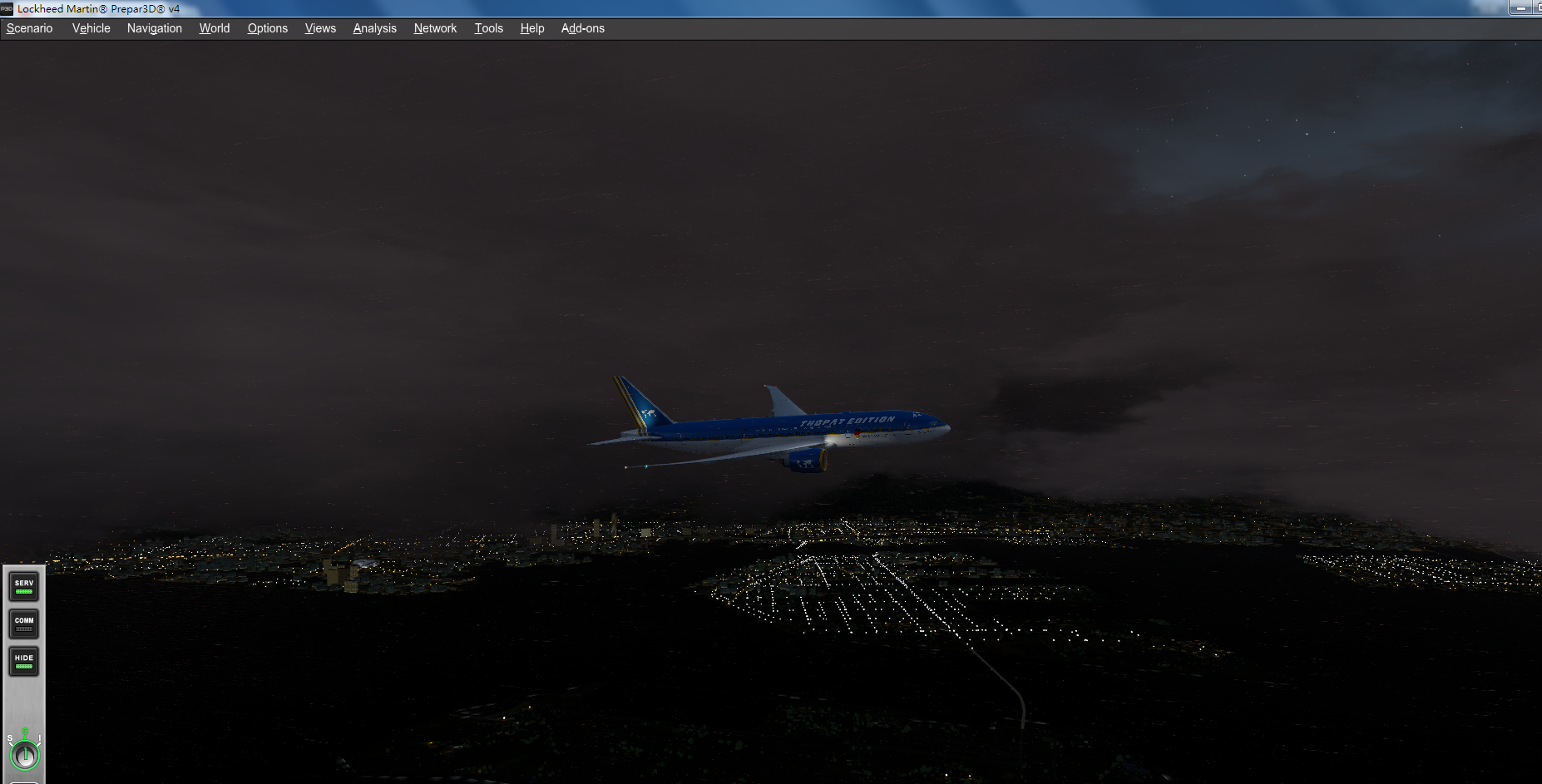Open the Vehicle menu
The width and height of the screenshot is (1542, 784).
90,27
